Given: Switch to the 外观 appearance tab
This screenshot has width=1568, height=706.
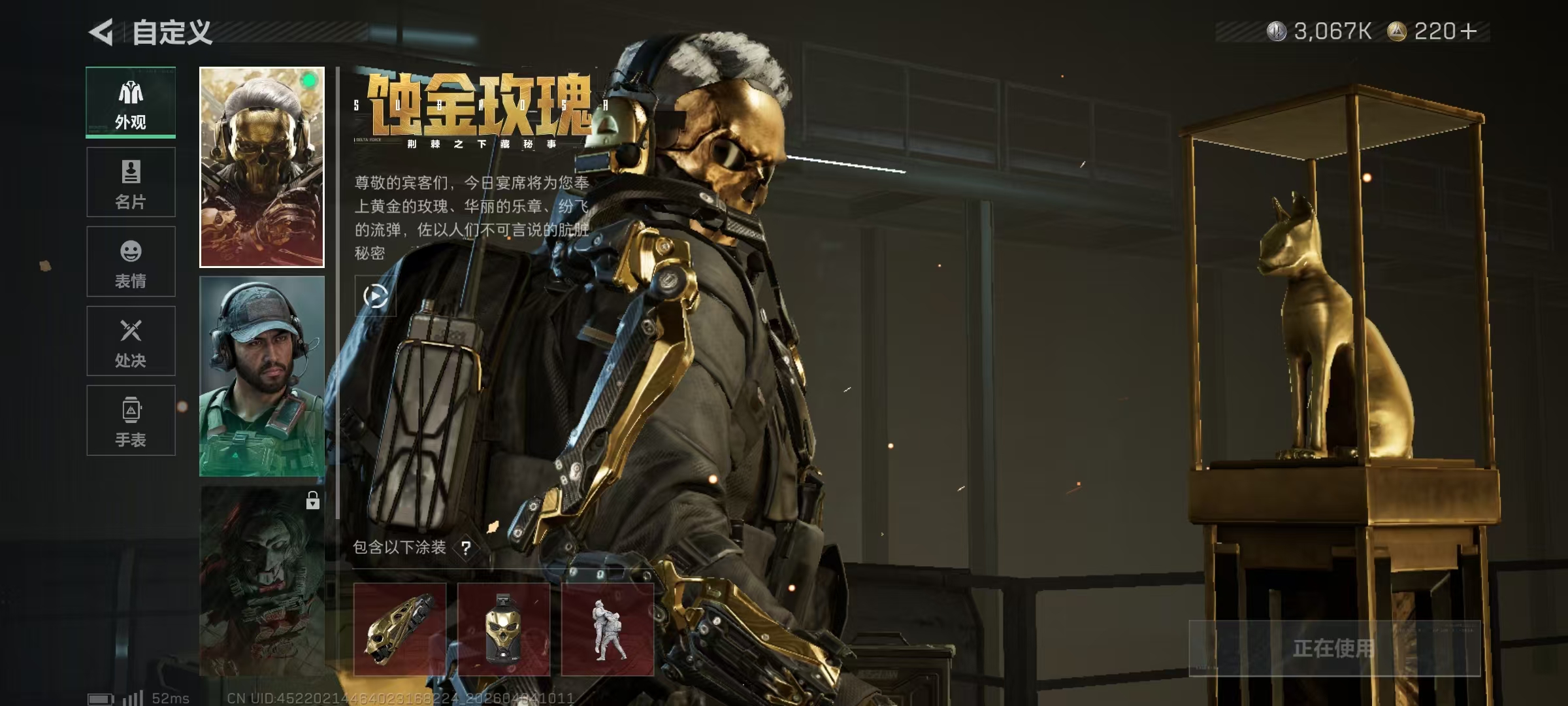Looking at the screenshot, I should click(131, 103).
